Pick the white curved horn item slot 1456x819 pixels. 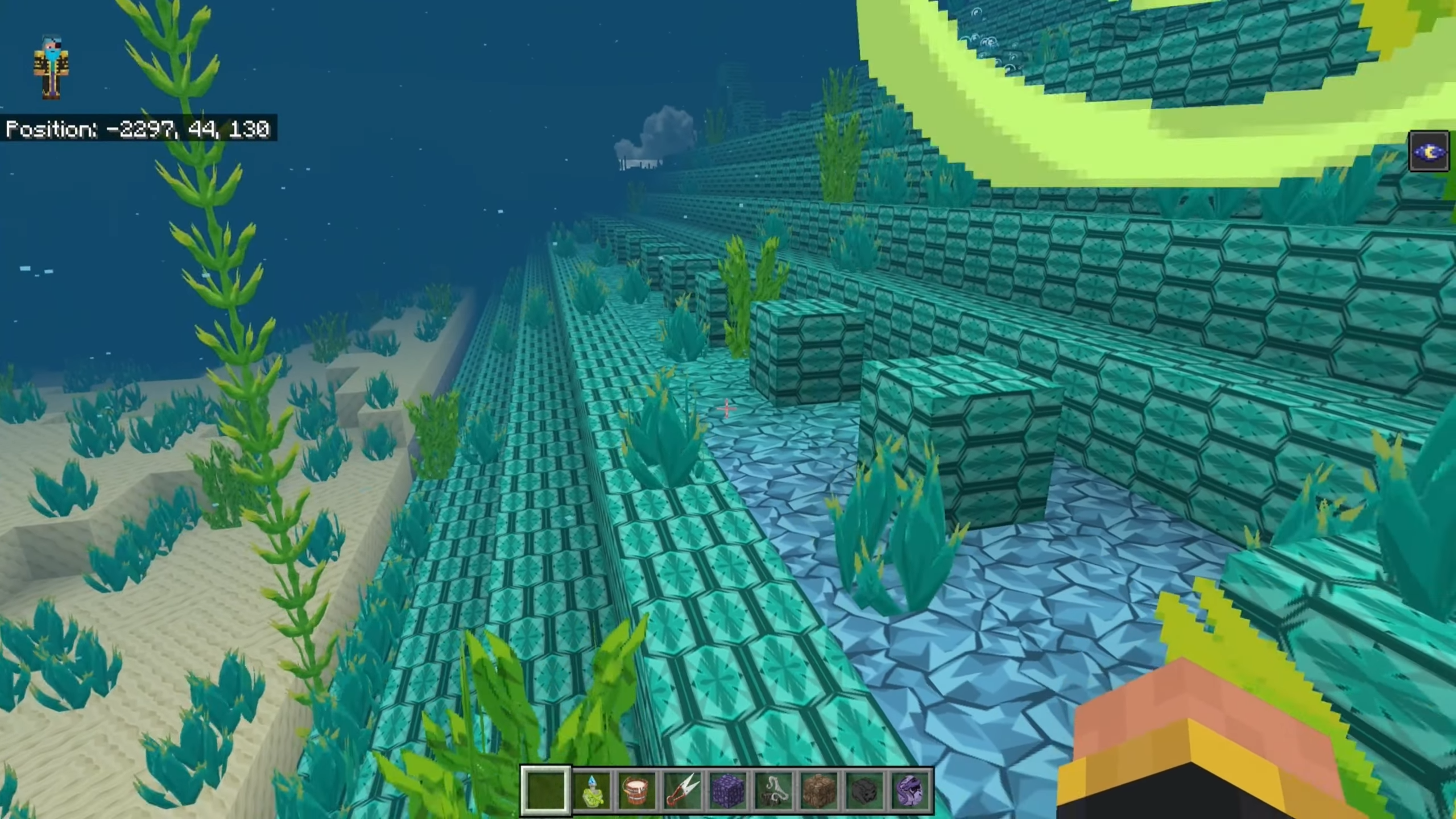pyautogui.click(x=773, y=791)
